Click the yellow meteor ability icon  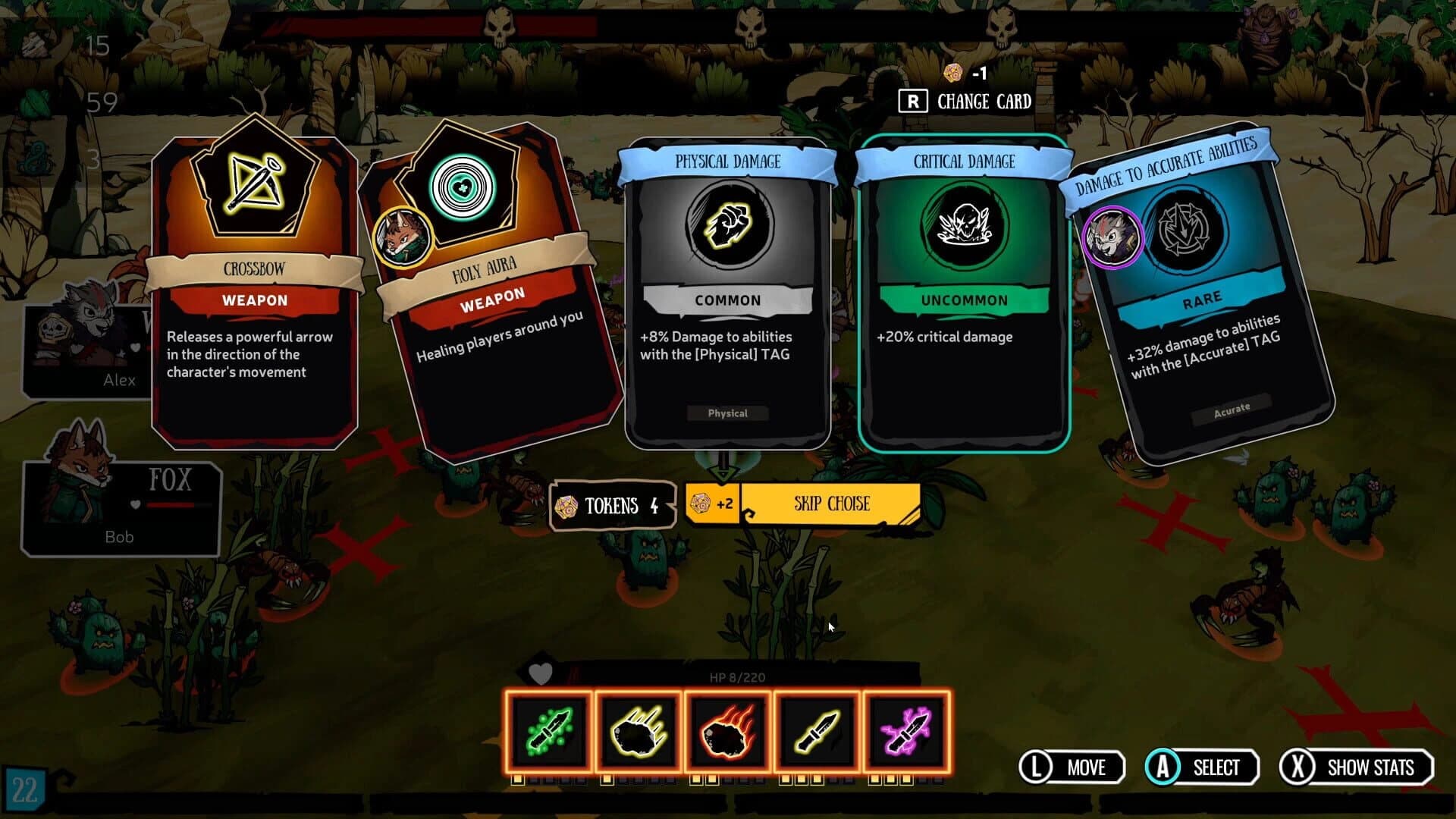click(x=638, y=732)
